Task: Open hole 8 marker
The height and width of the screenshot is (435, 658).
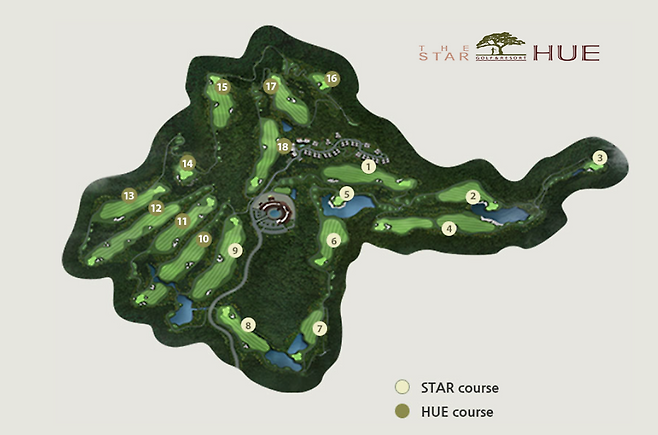Action: point(248,324)
